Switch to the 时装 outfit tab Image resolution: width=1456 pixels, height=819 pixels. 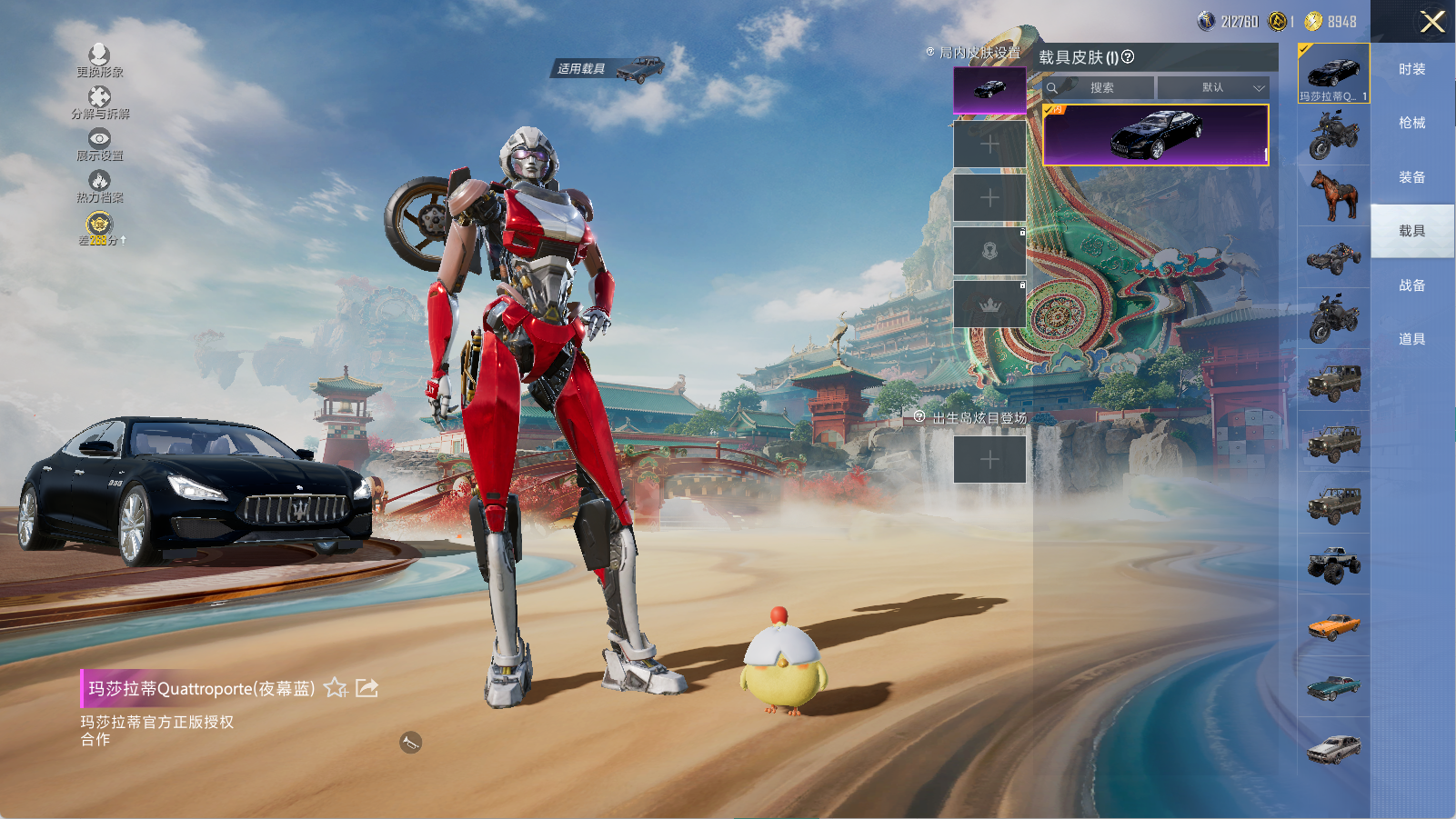pos(1411,69)
